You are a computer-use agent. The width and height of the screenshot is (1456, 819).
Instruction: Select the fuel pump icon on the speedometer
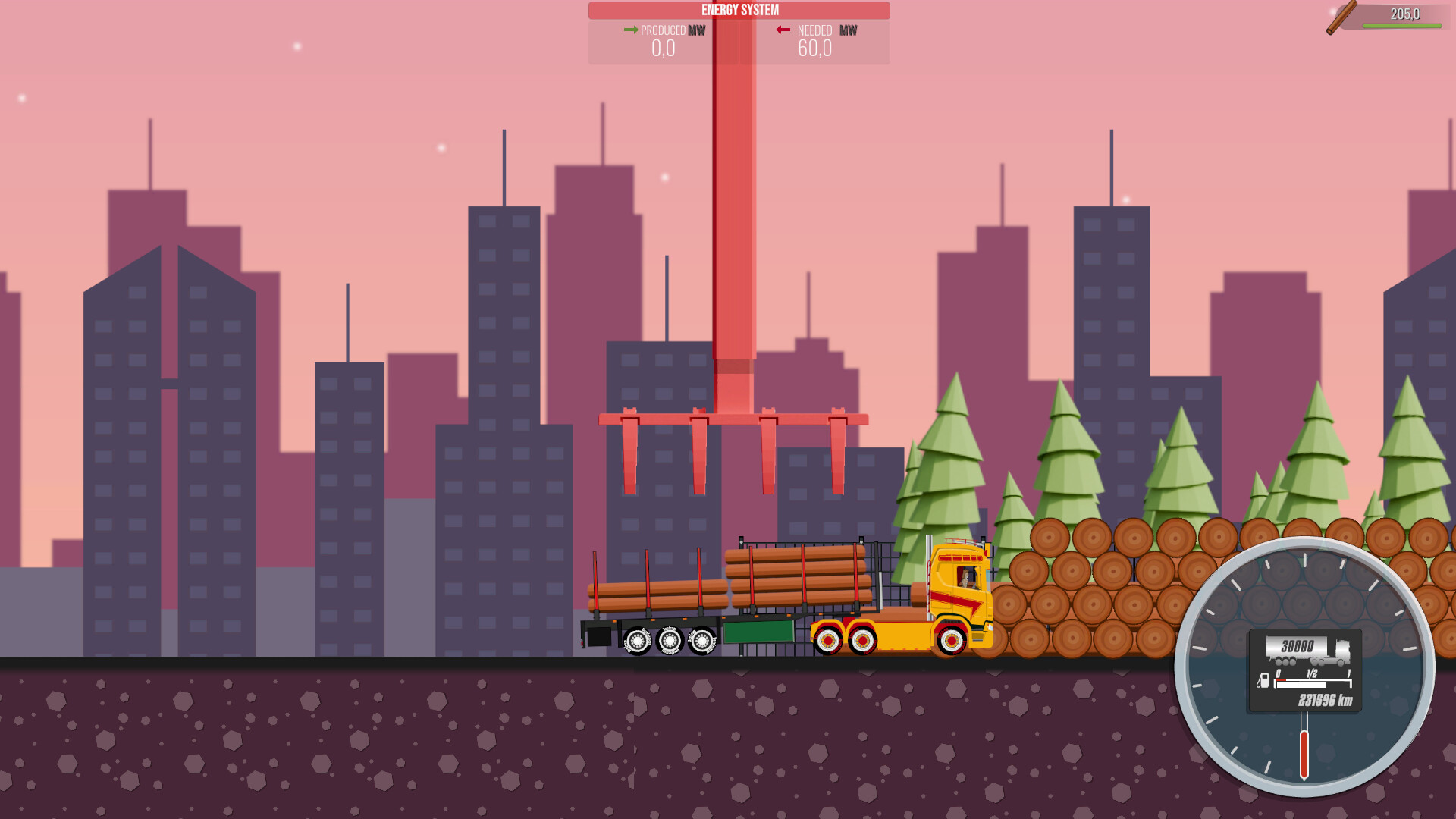point(1263,681)
